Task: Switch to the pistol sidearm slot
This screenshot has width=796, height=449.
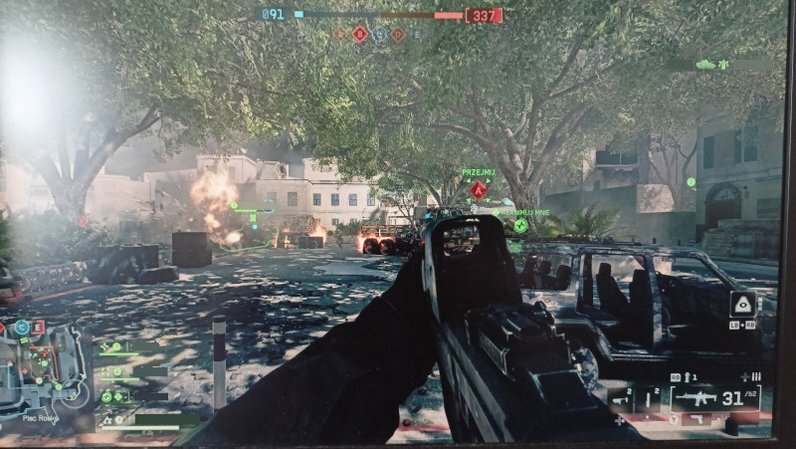Action: point(649,401)
